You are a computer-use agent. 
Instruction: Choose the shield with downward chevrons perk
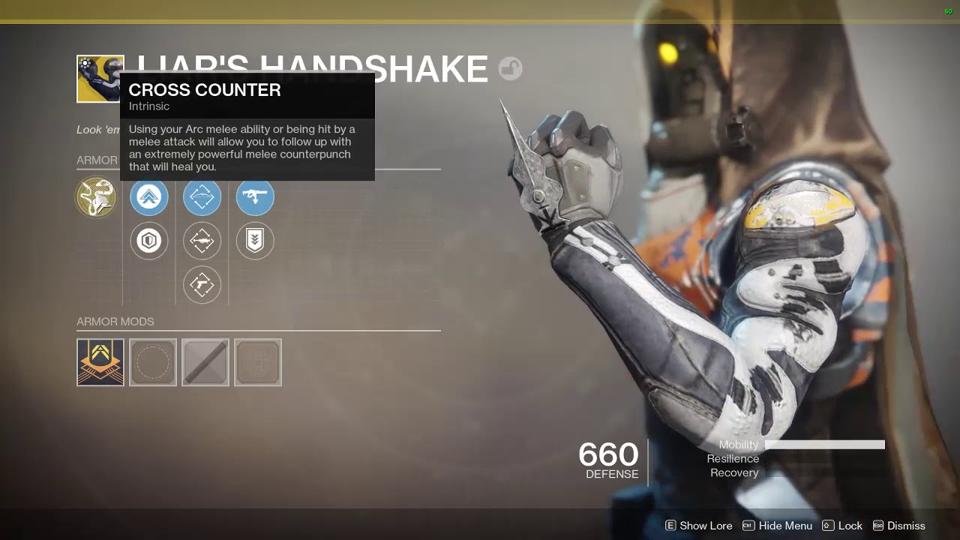(255, 241)
